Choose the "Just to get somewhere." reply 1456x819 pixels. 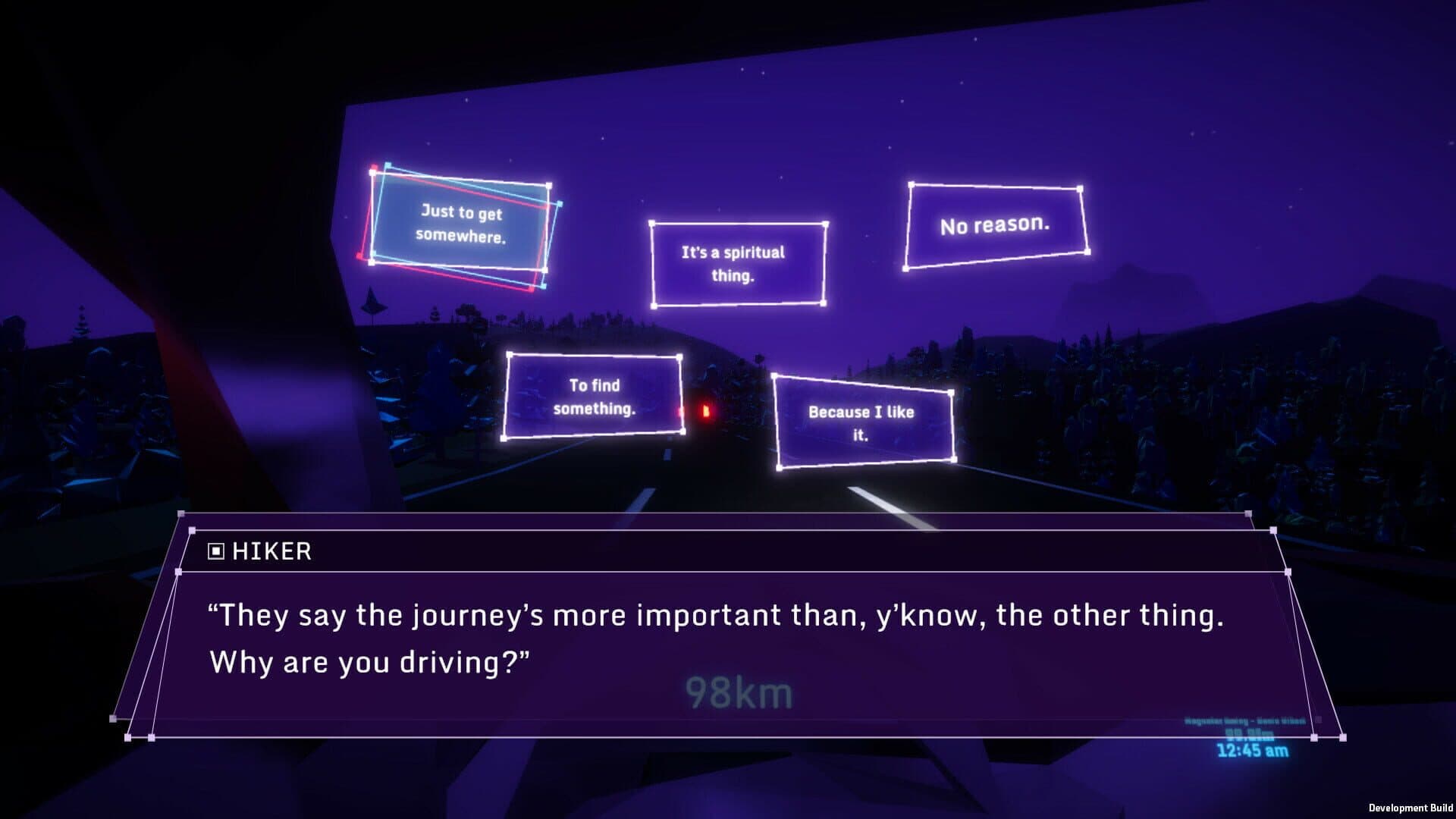pos(460,224)
